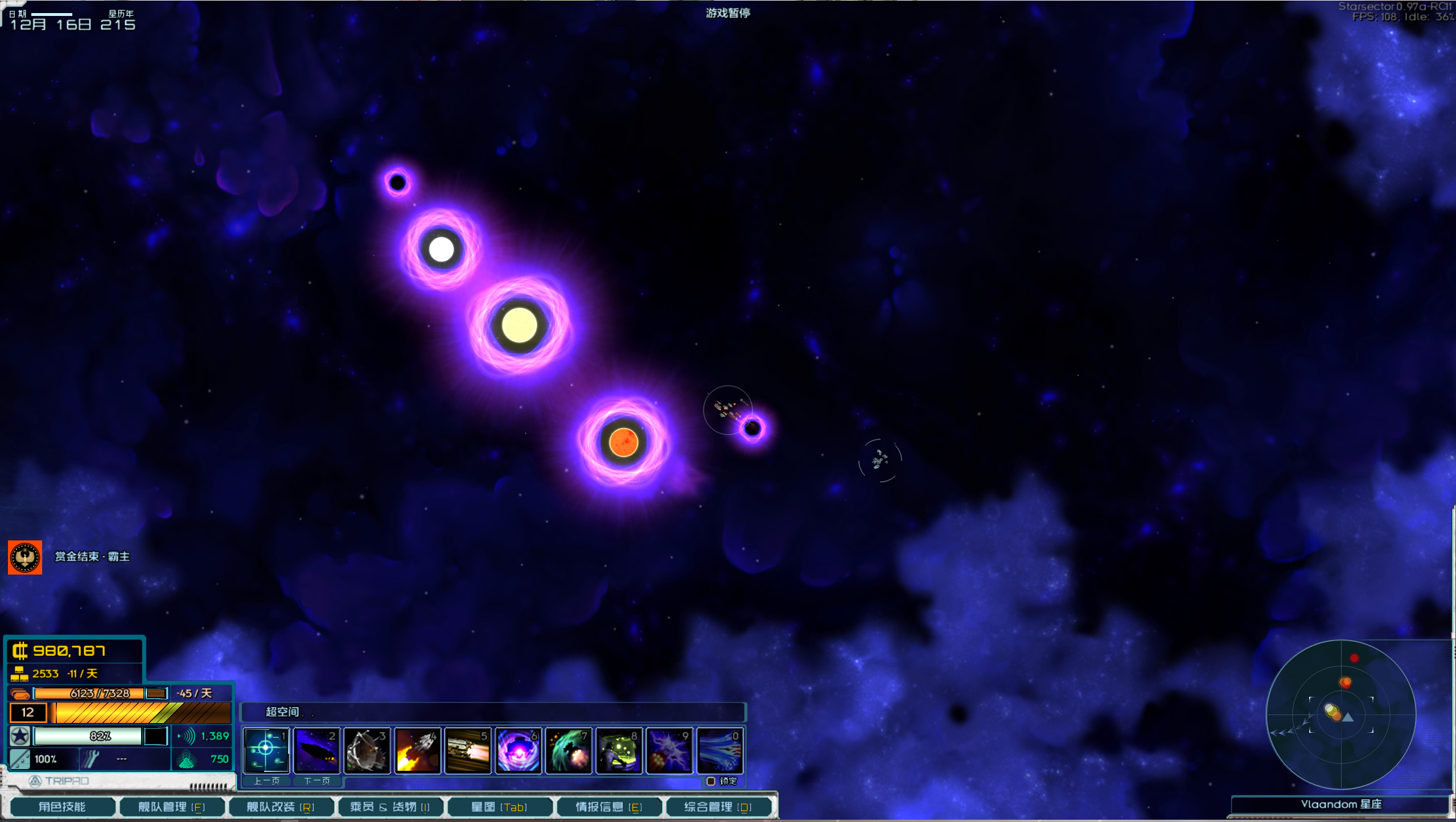
Task: Activate the dark ship ability in slot 2
Action: pos(316,750)
